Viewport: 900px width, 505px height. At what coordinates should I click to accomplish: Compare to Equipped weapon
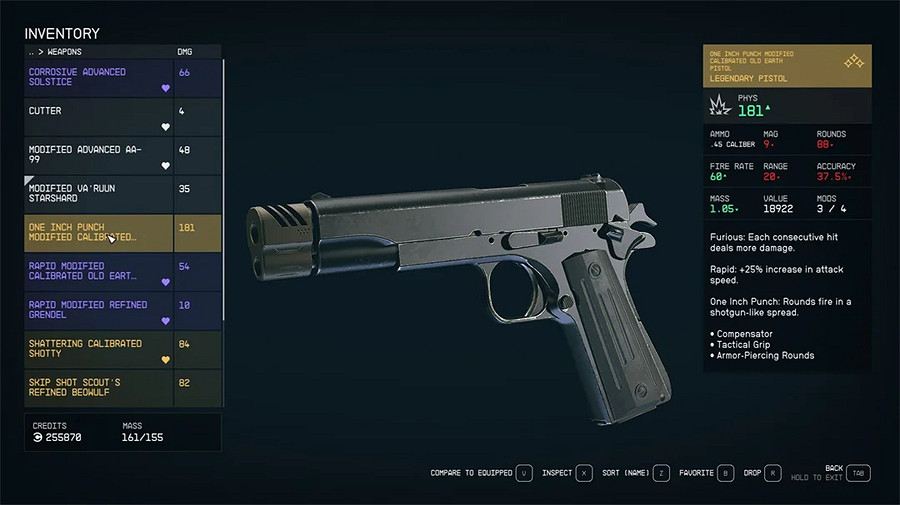523,473
